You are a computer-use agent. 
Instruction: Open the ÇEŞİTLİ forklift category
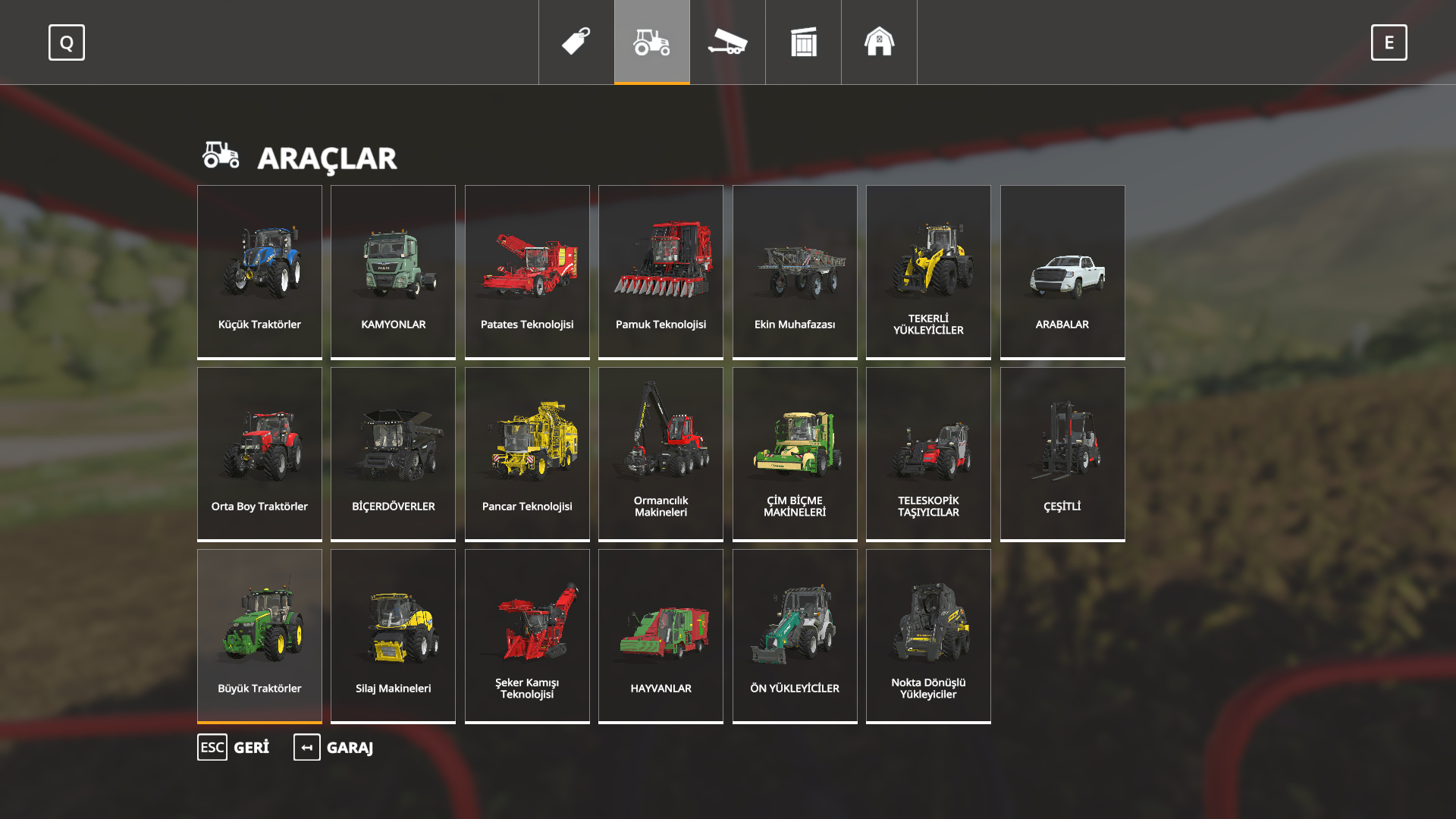click(x=1062, y=453)
